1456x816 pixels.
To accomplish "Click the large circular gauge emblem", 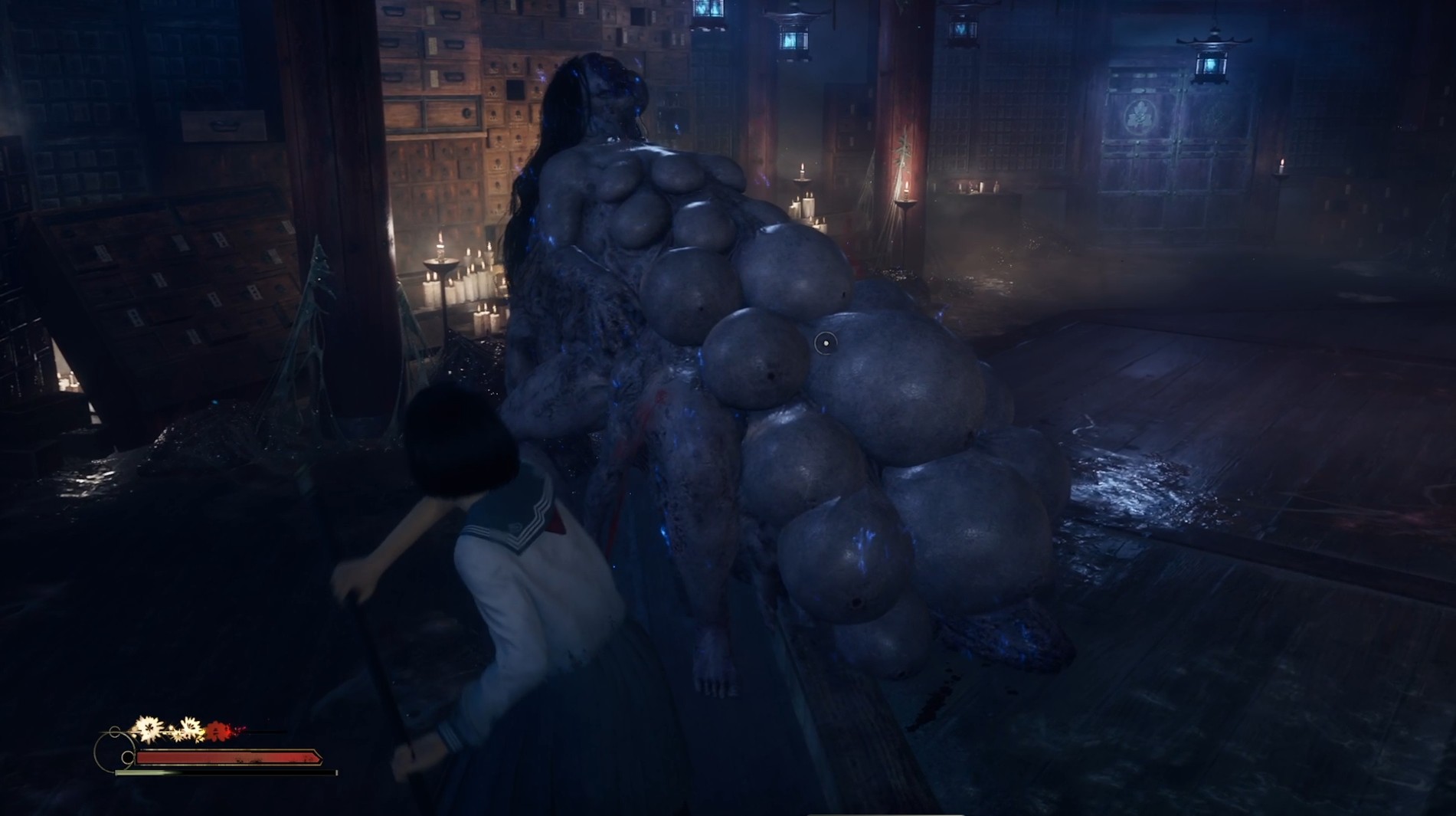I will [x=115, y=751].
